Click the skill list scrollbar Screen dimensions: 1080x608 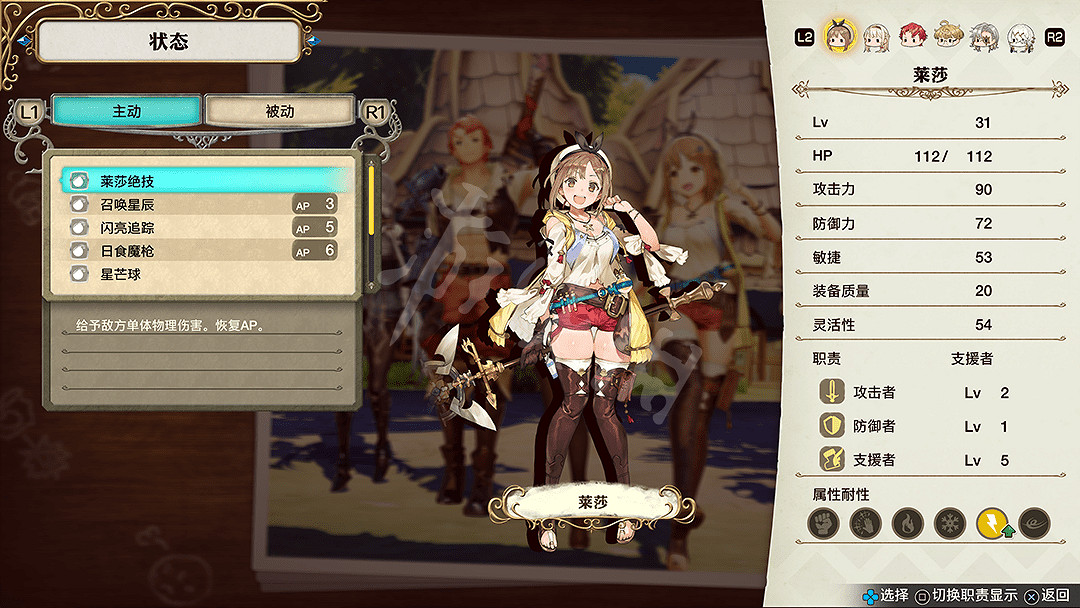[x=372, y=200]
